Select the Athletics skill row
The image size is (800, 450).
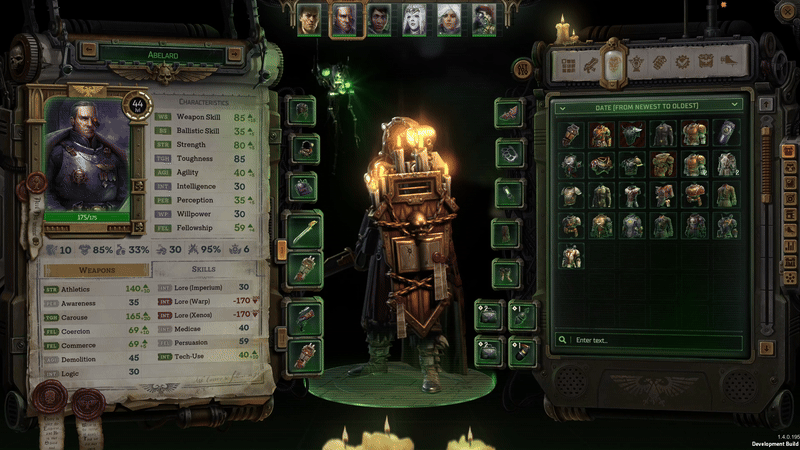(98, 288)
